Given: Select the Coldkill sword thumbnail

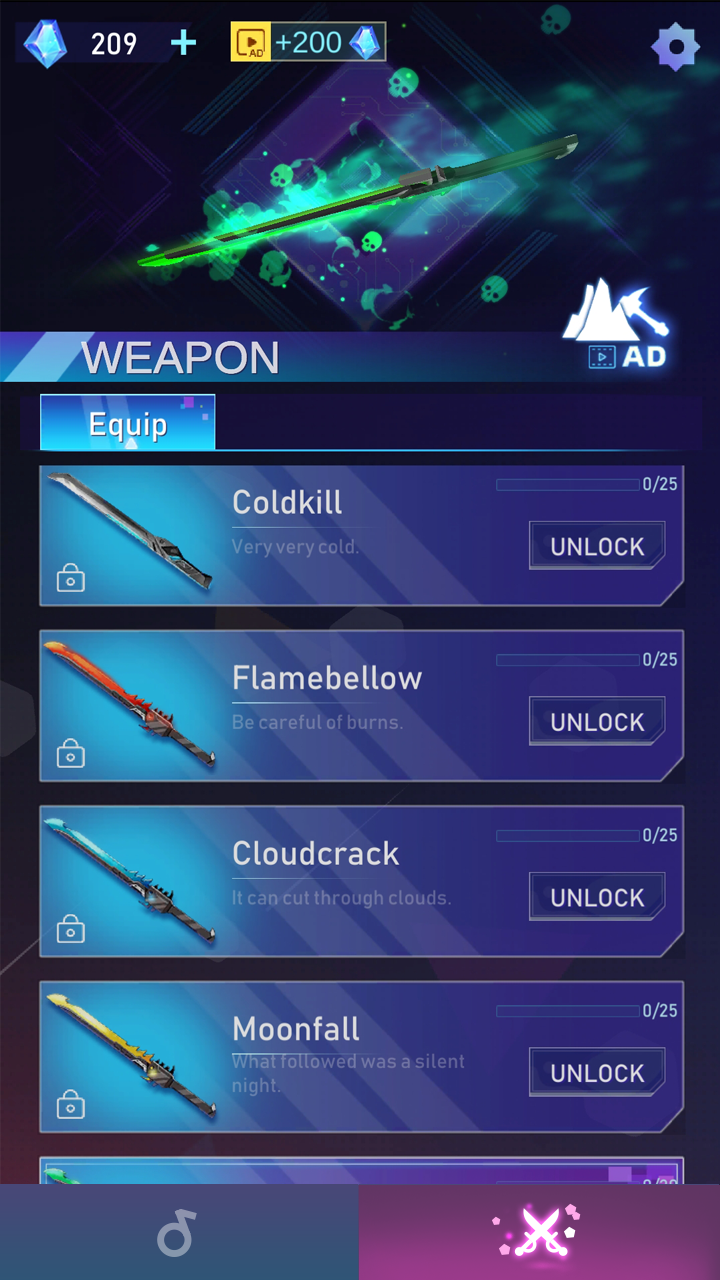Looking at the screenshot, I should (x=130, y=532).
